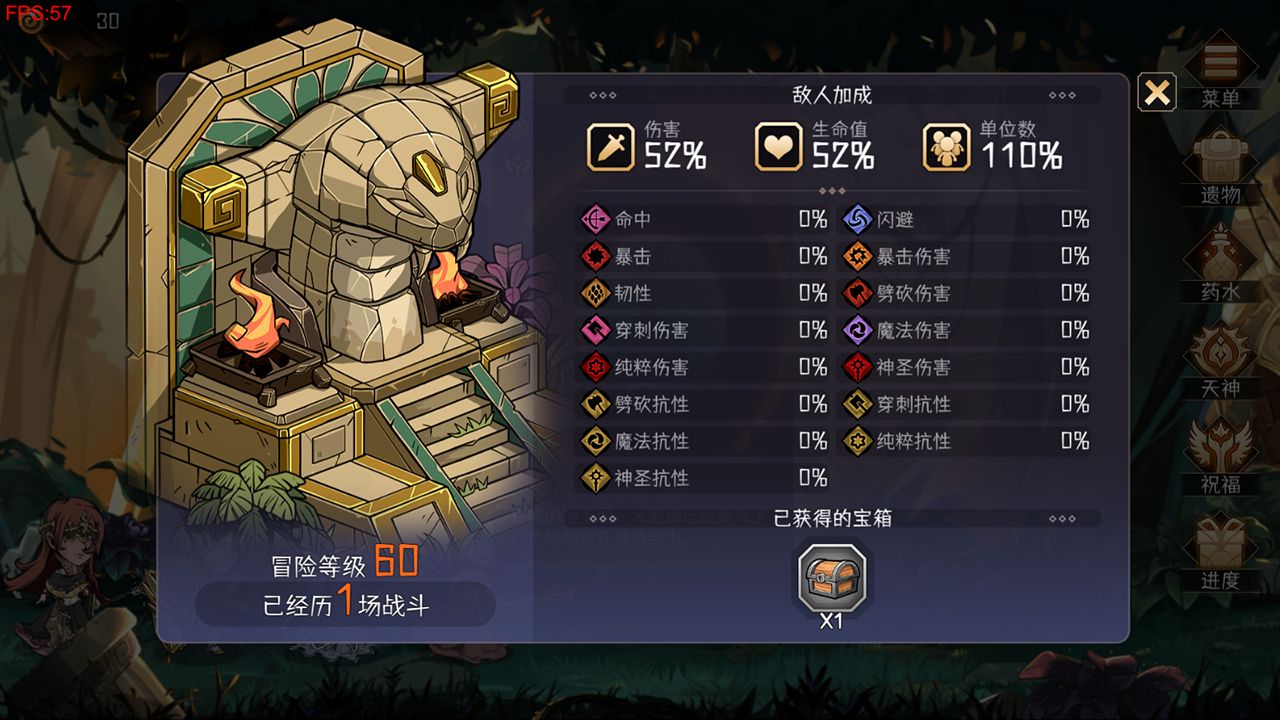
Task: Click the 魔法抗性 resistance icon
Action: [594, 442]
